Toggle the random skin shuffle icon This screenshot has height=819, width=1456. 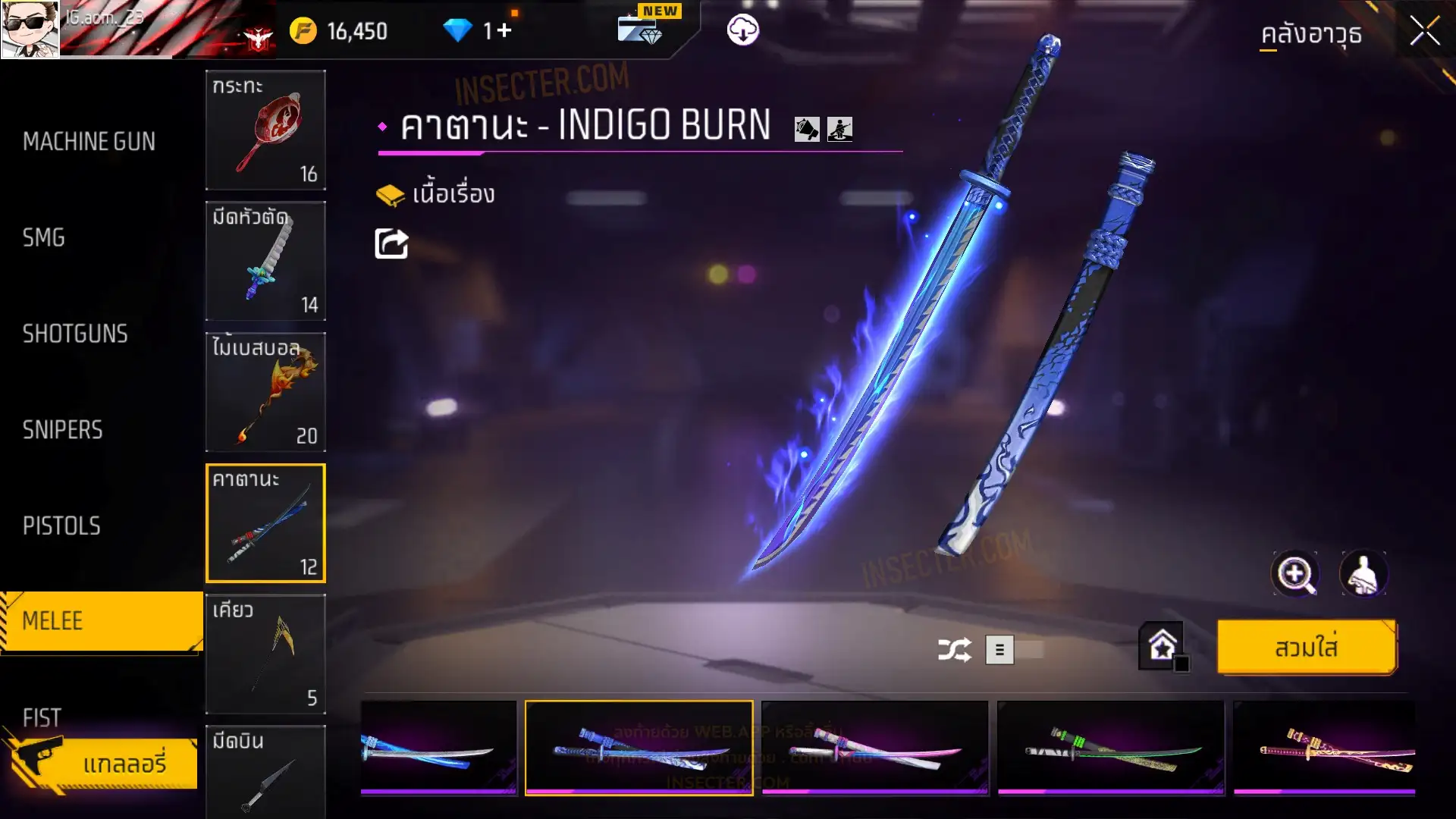pyautogui.click(x=954, y=650)
